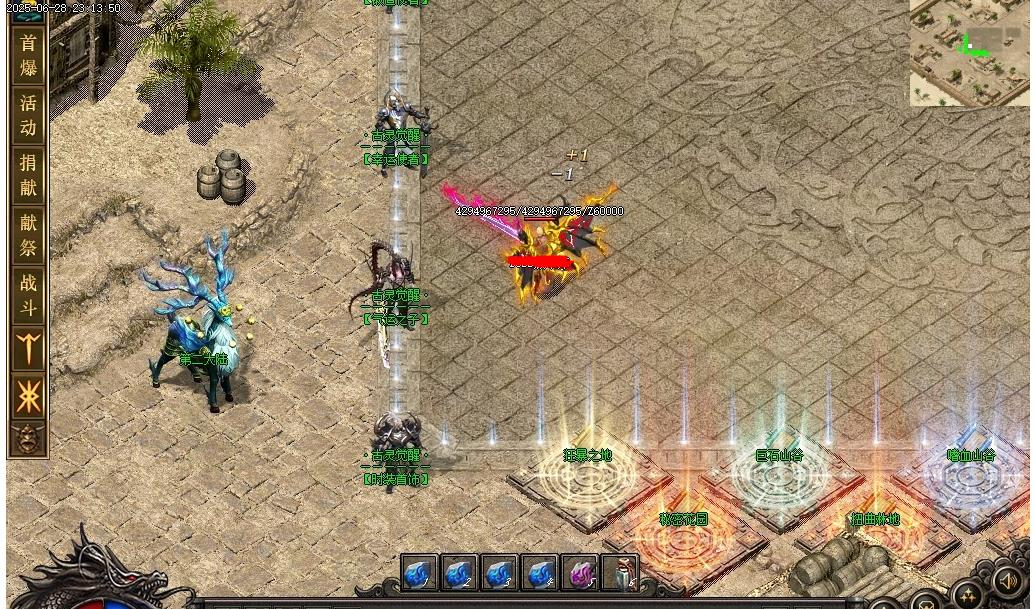The image size is (1035, 609).
Task: Click the demon face sidebar toggle
Action: point(28,438)
